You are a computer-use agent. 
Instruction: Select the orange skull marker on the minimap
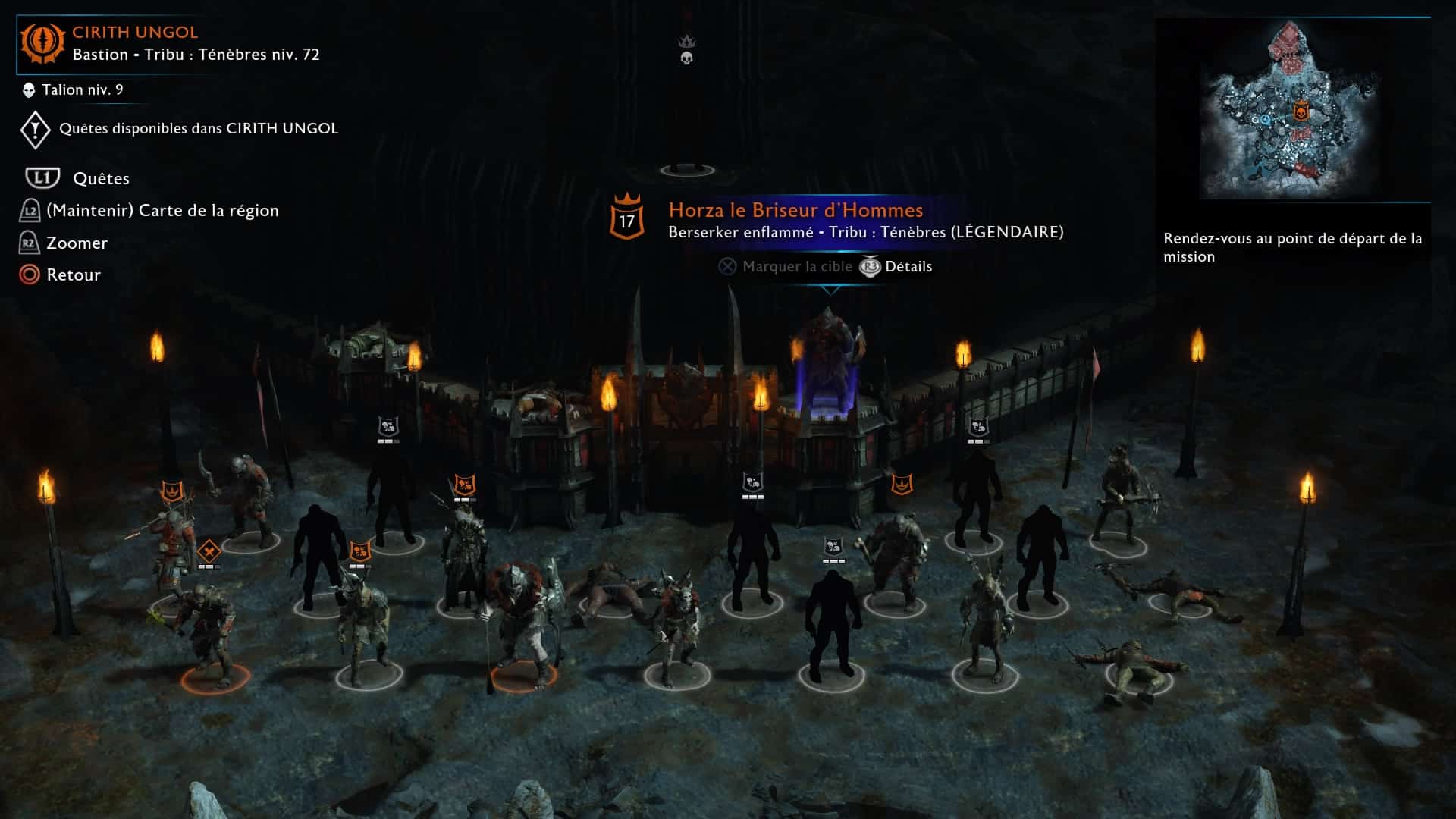[x=1301, y=111]
